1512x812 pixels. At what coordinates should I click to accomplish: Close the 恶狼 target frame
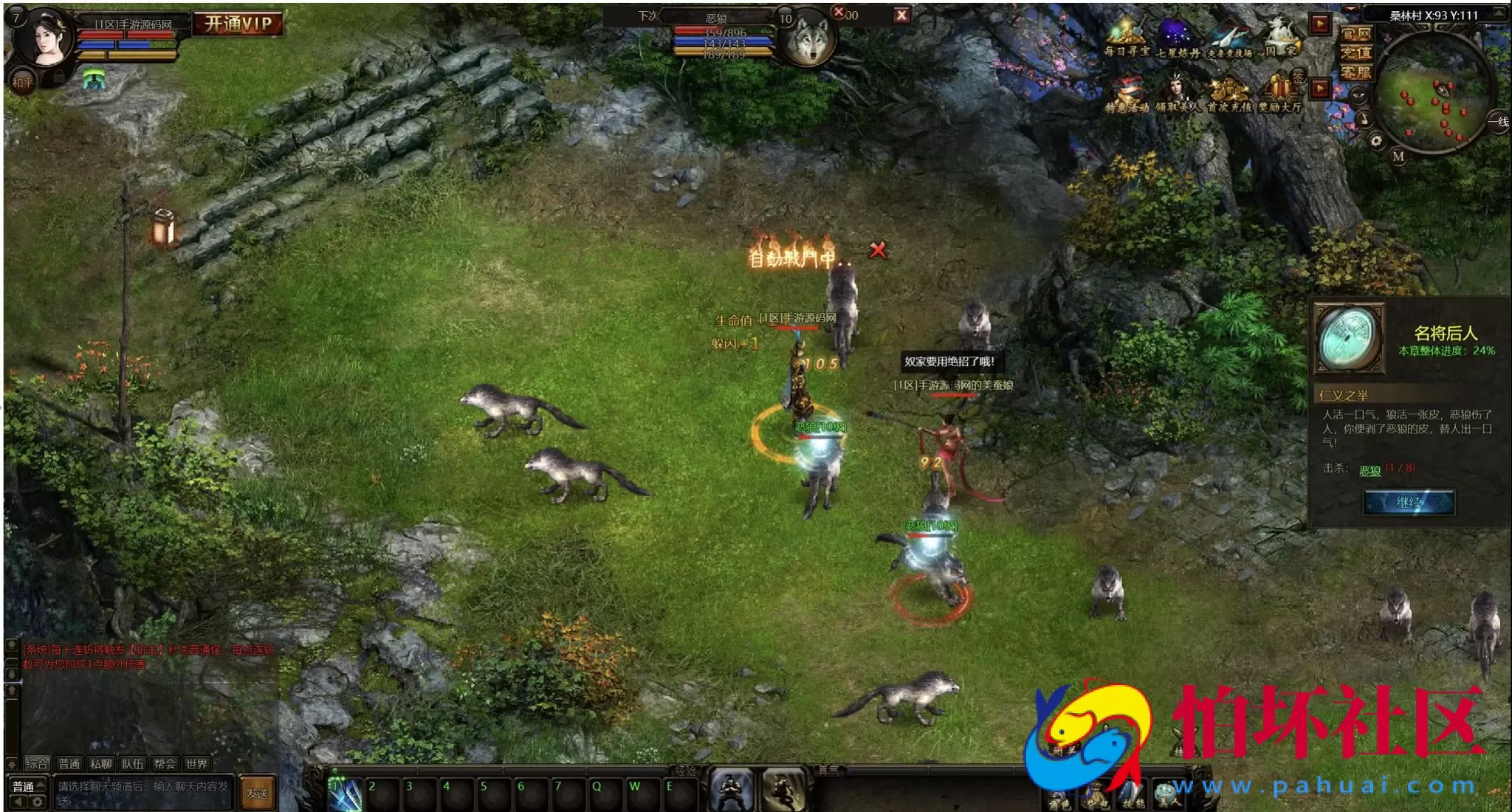coord(901,16)
